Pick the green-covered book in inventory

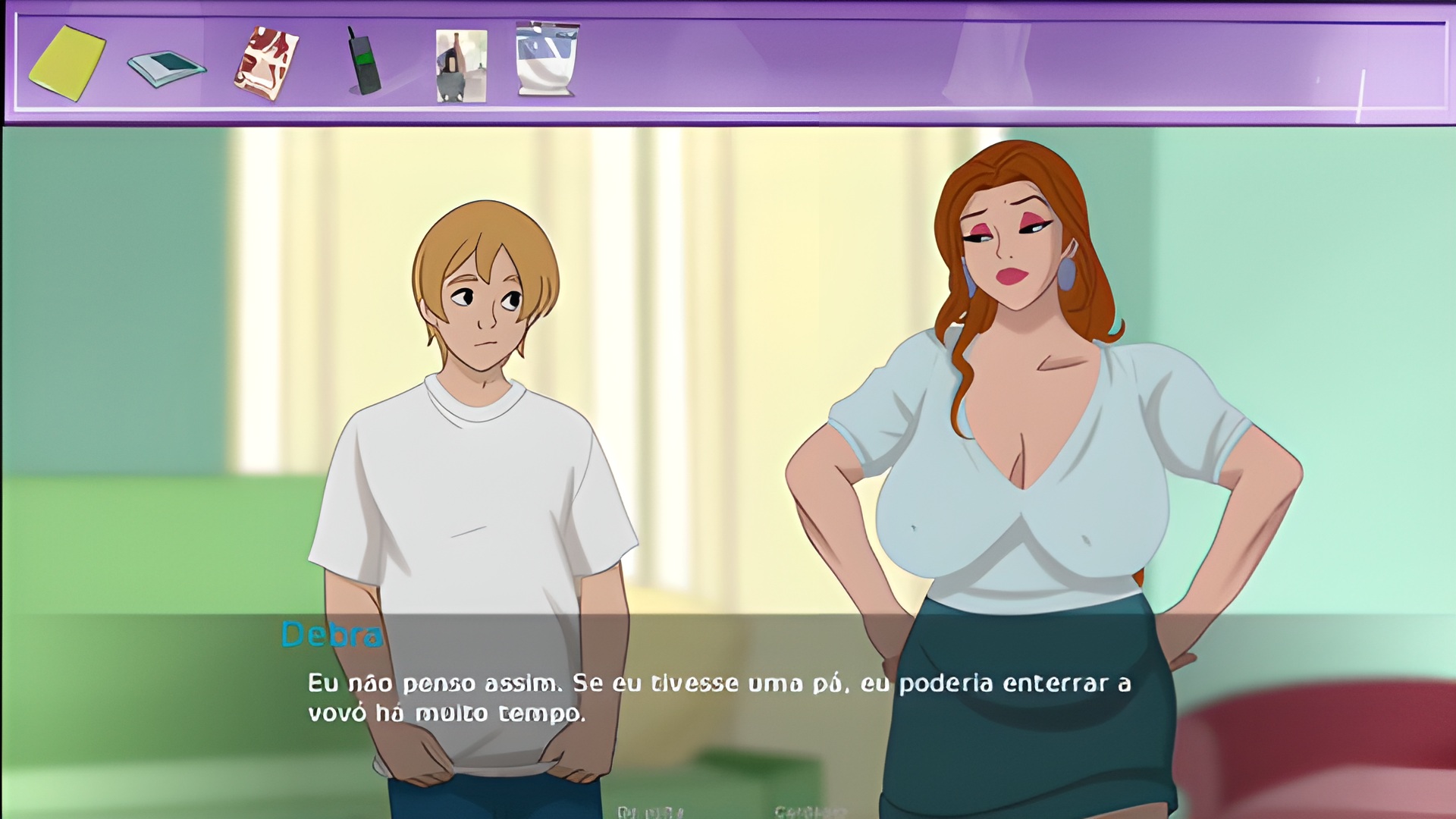166,67
